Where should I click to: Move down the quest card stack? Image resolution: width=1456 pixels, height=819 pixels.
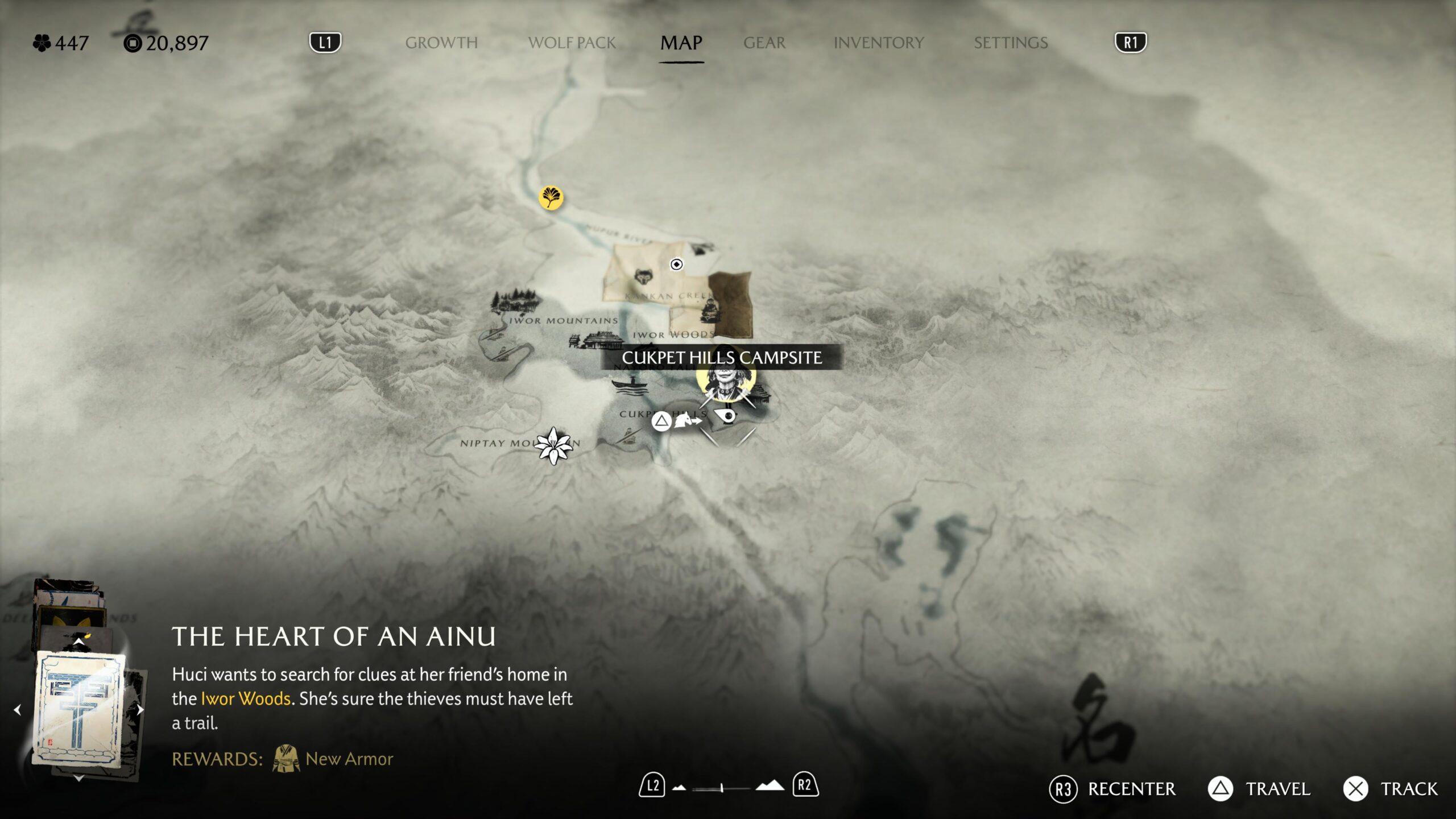tap(79, 778)
